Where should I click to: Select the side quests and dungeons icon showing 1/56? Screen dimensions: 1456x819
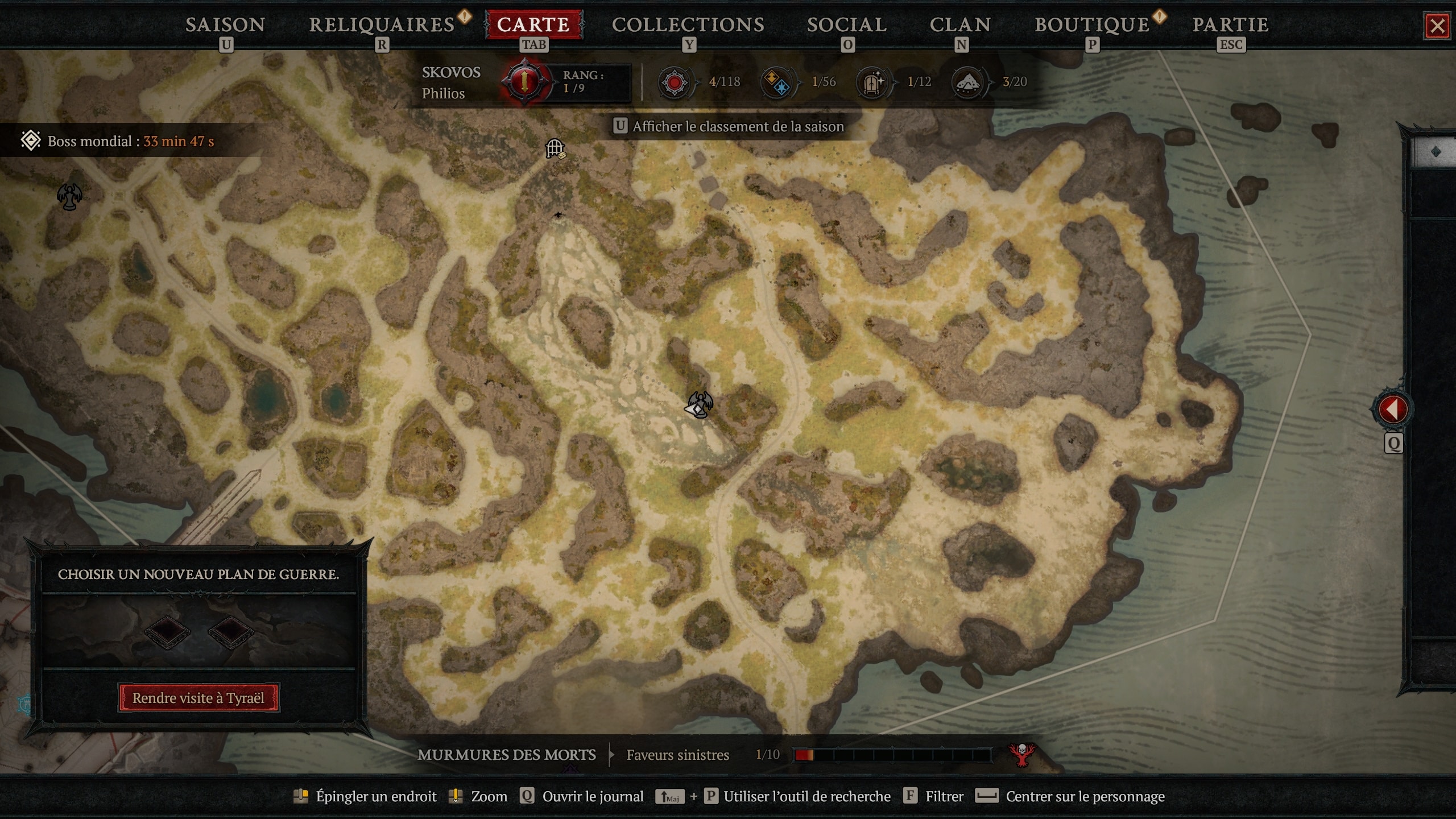(777, 82)
